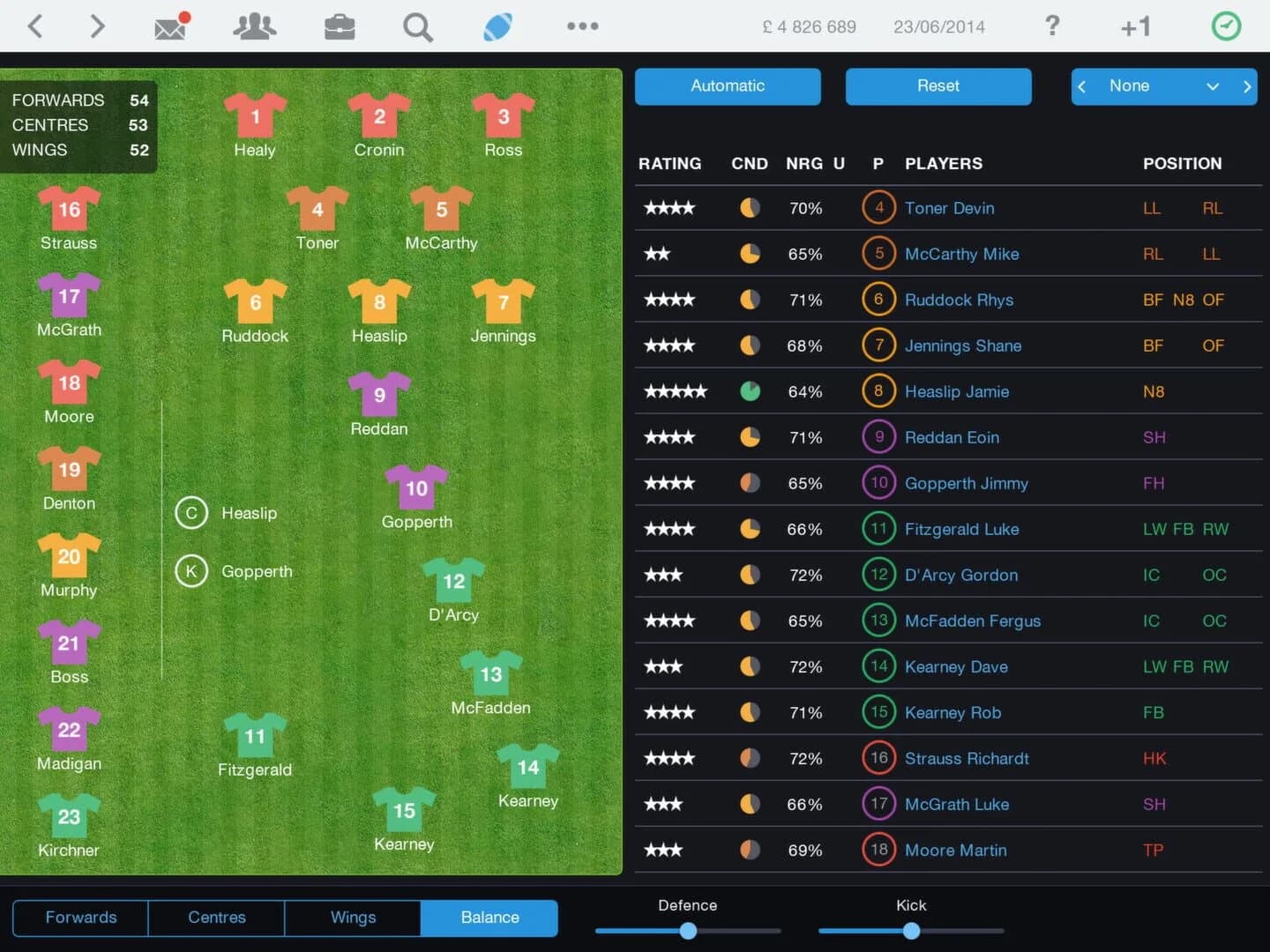Toggle the +1 indicator in top bar
Screen dimensions: 1270x952
pos(1135,26)
